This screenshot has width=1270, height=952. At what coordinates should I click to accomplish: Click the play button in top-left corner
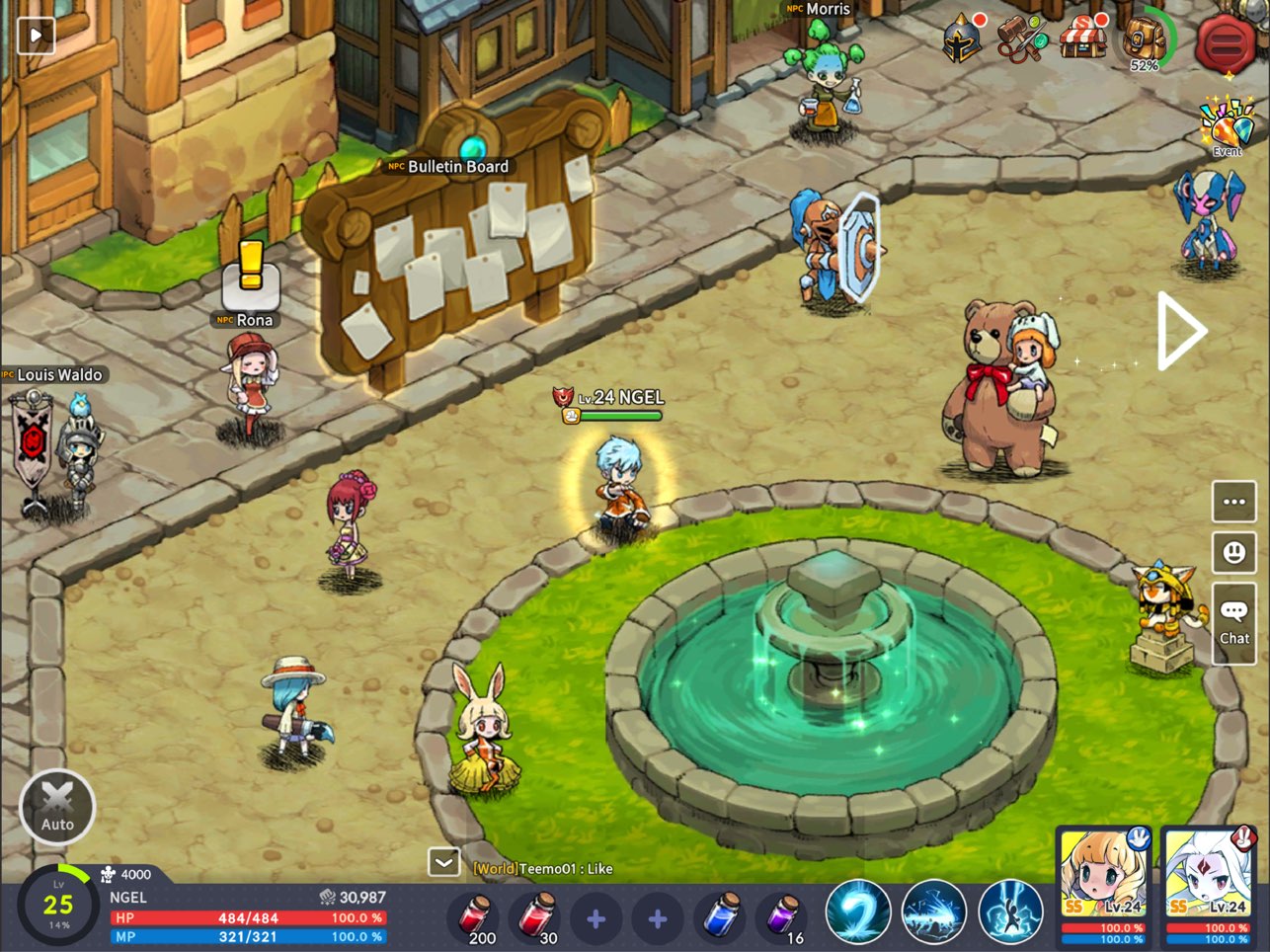[37, 36]
